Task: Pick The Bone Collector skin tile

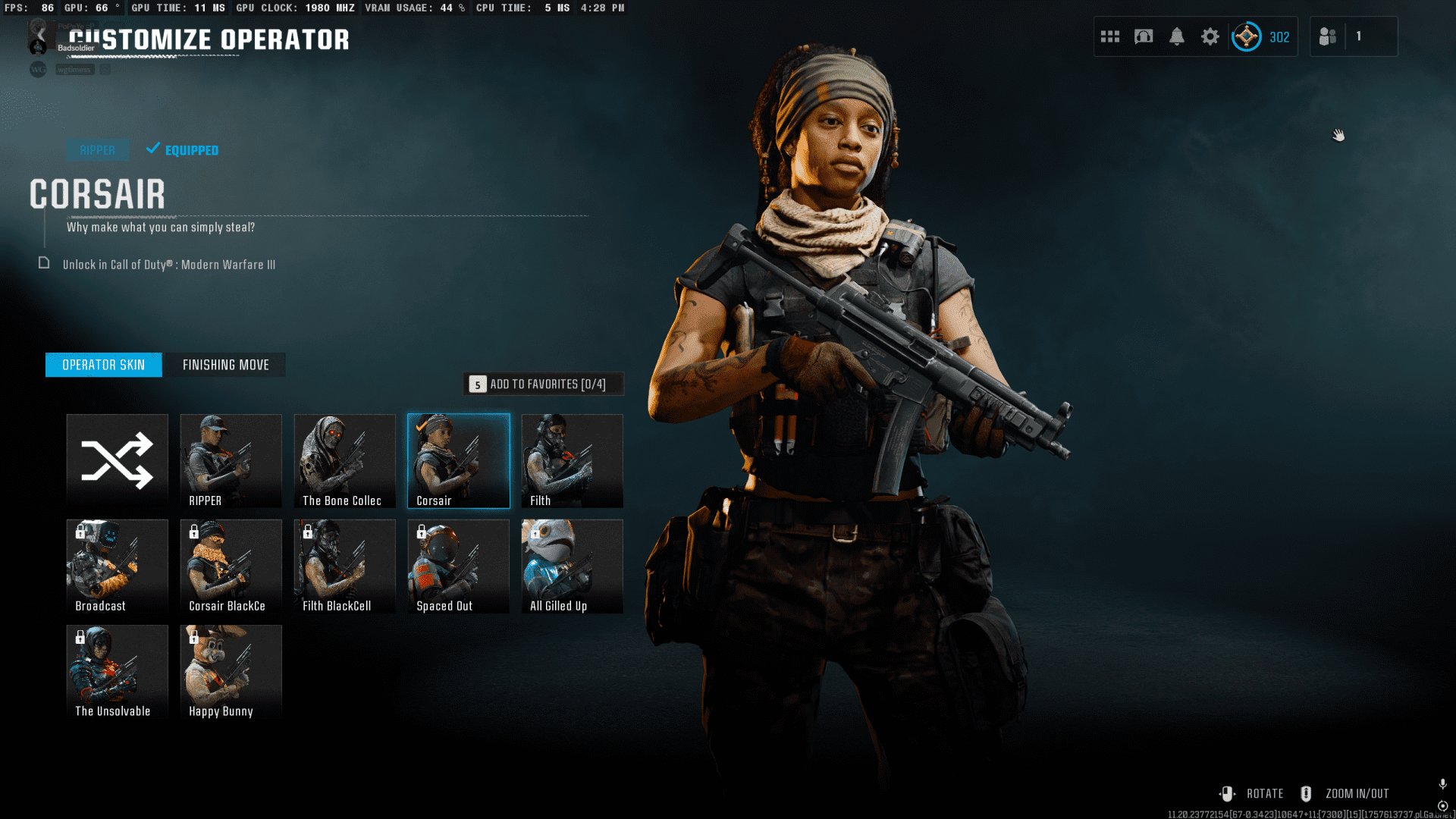Action: [x=345, y=460]
